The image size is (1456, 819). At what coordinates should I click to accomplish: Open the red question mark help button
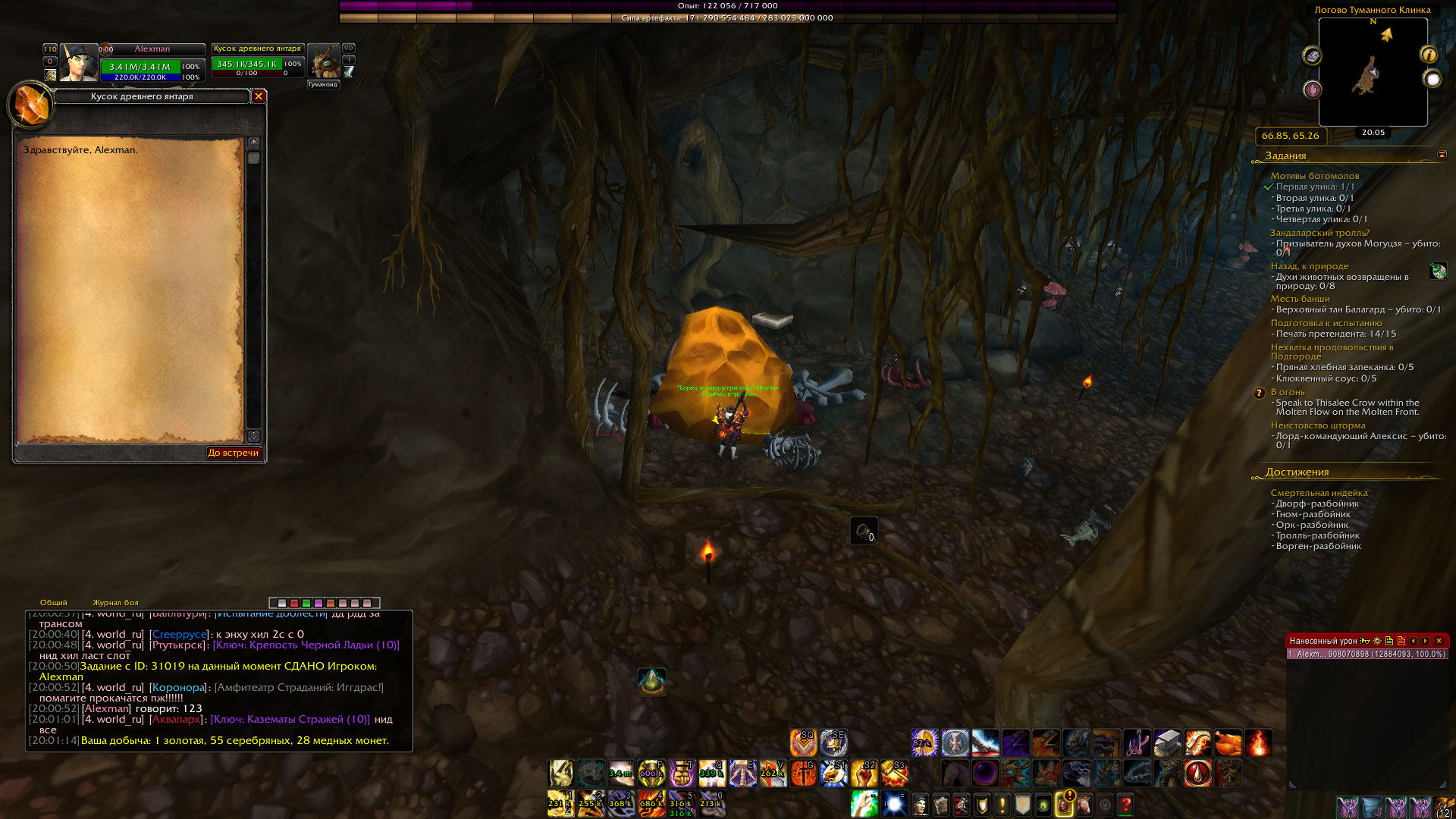coord(1125,805)
